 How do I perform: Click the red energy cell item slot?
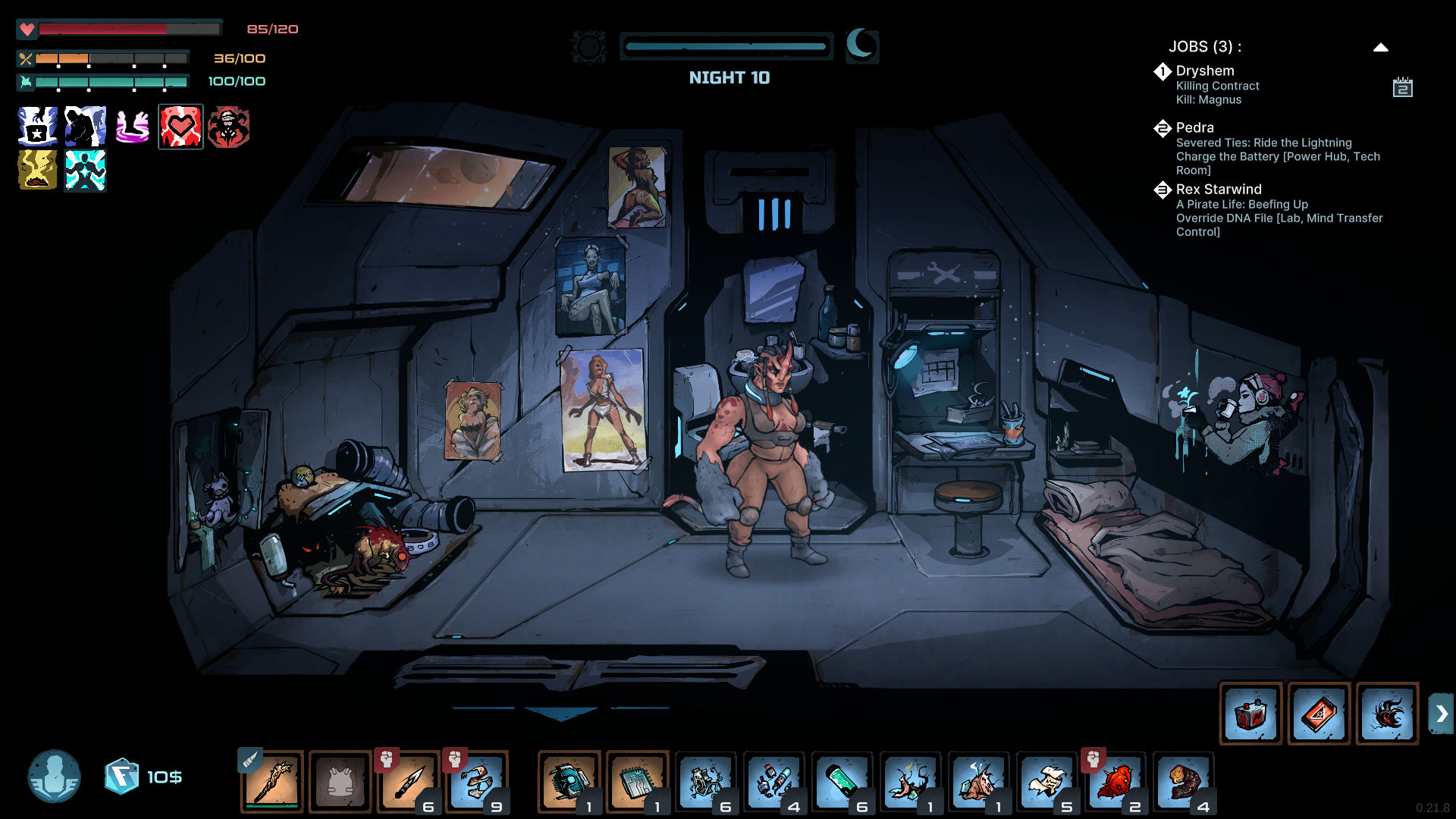click(1251, 714)
